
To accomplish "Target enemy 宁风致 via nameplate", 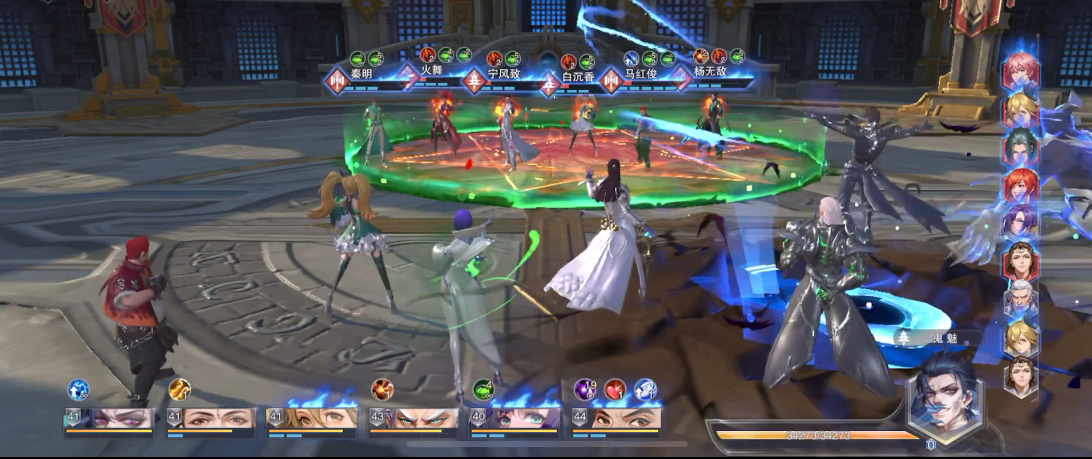I will (x=505, y=73).
